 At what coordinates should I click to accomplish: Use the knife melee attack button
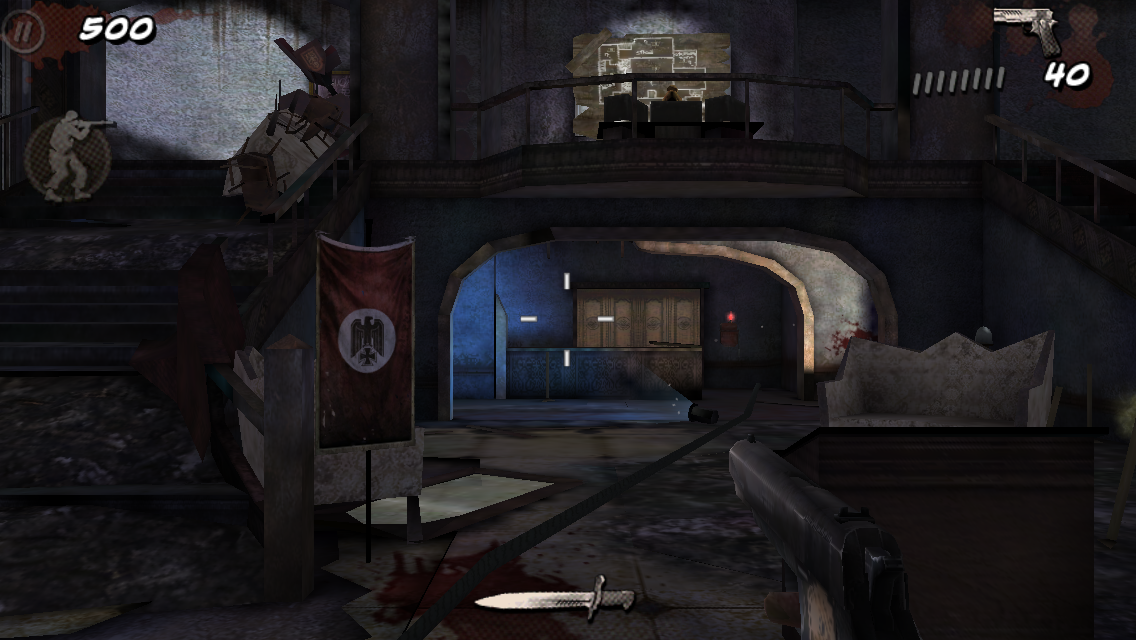pos(556,599)
